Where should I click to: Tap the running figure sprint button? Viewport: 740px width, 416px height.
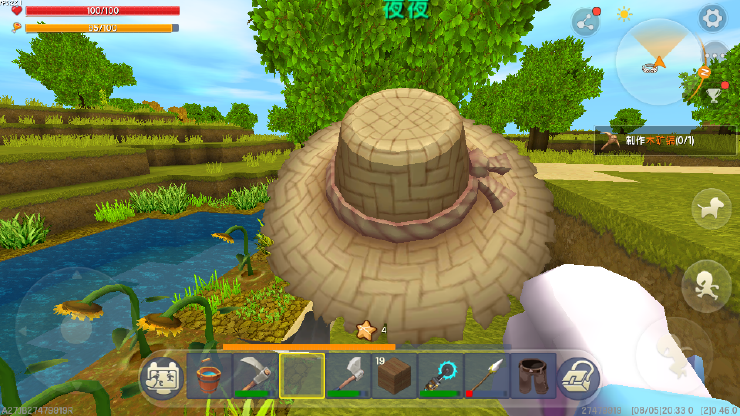(704, 282)
